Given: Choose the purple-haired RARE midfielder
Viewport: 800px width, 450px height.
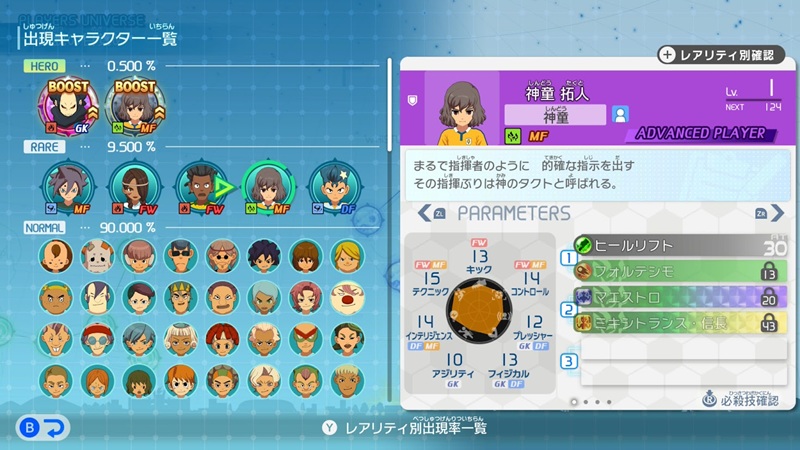Looking at the screenshot, I should 69,185.
